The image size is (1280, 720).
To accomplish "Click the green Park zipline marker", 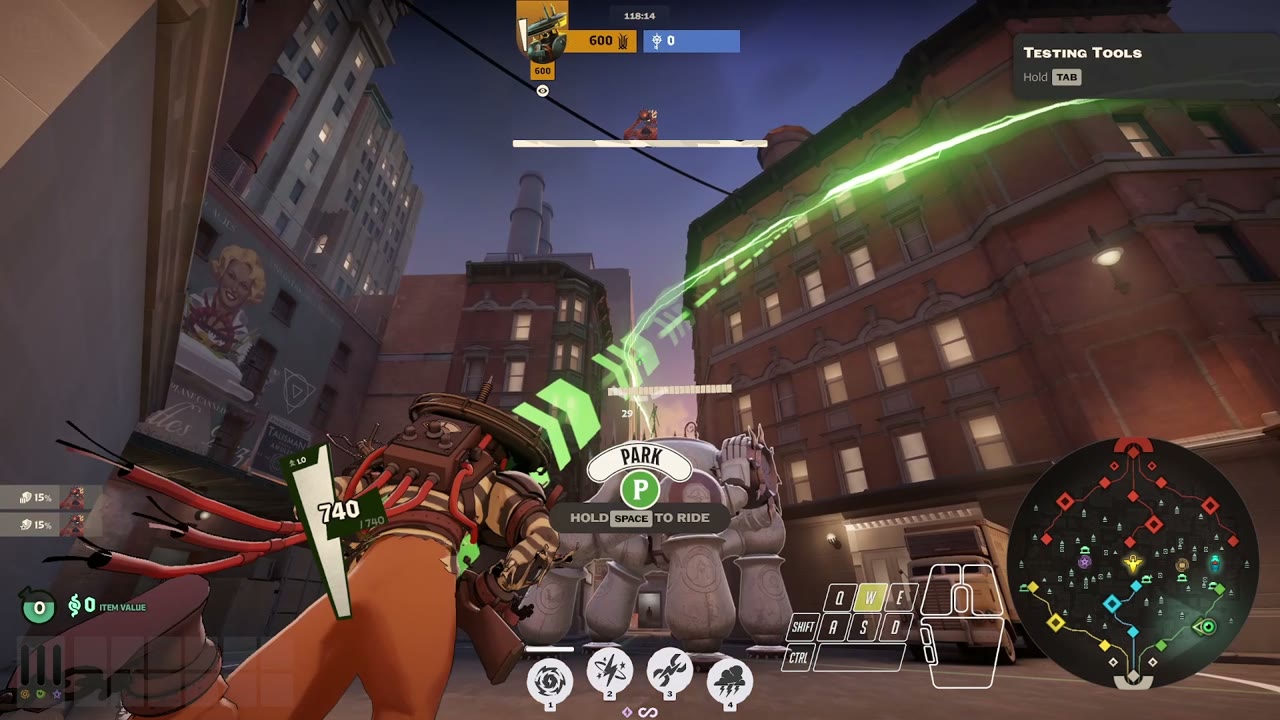I will (x=640, y=490).
